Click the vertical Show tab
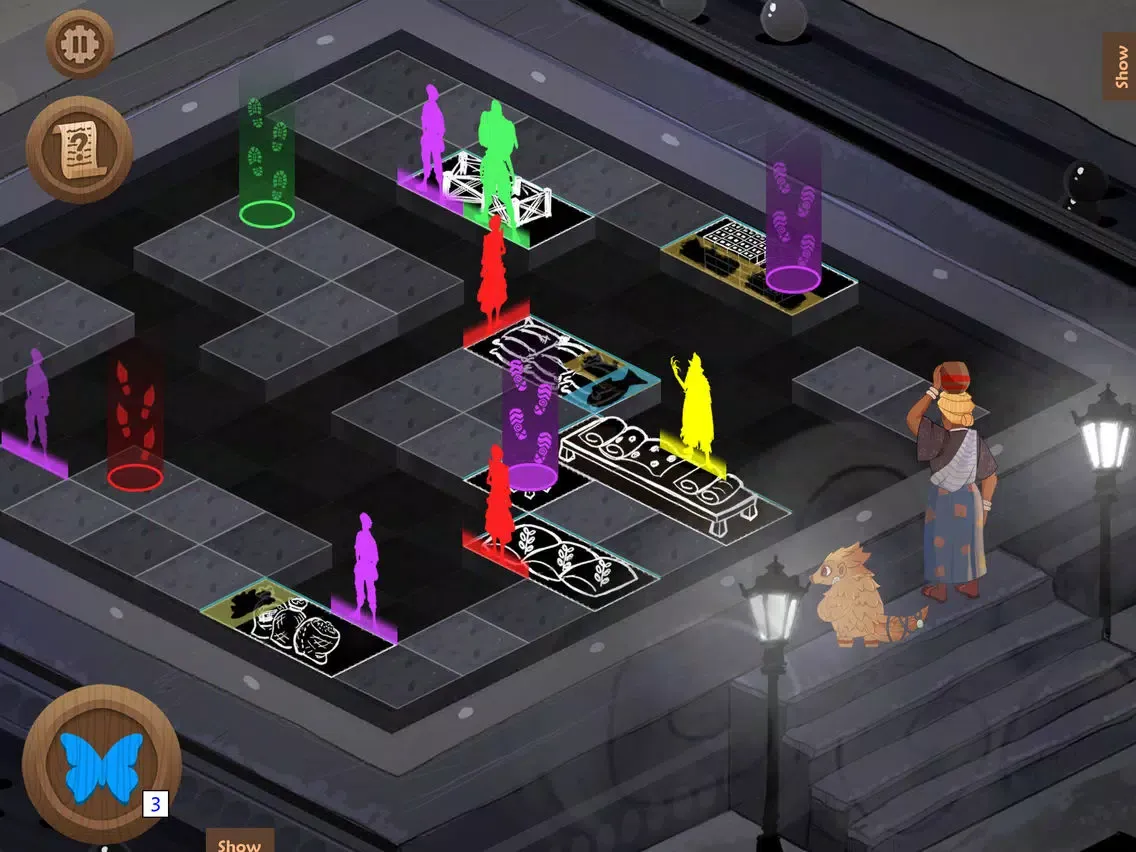1136x852 pixels. click(1119, 66)
